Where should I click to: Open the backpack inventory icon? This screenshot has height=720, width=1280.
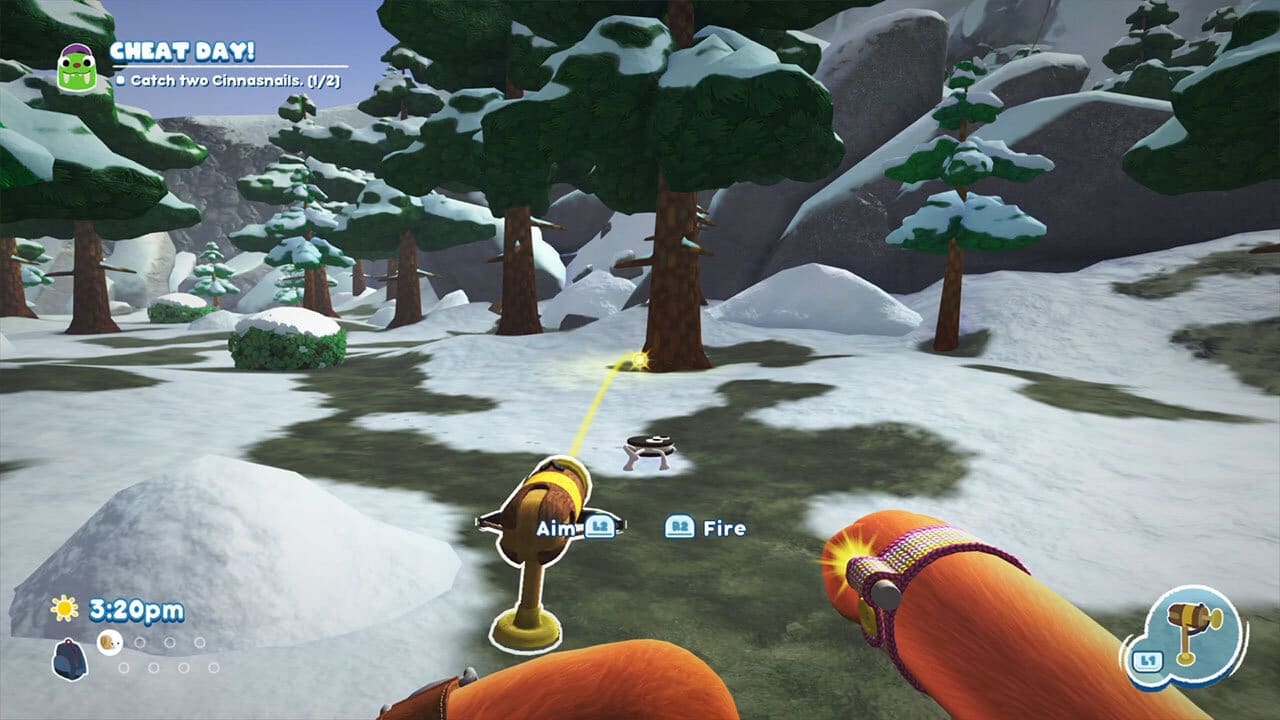coord(69,658)
